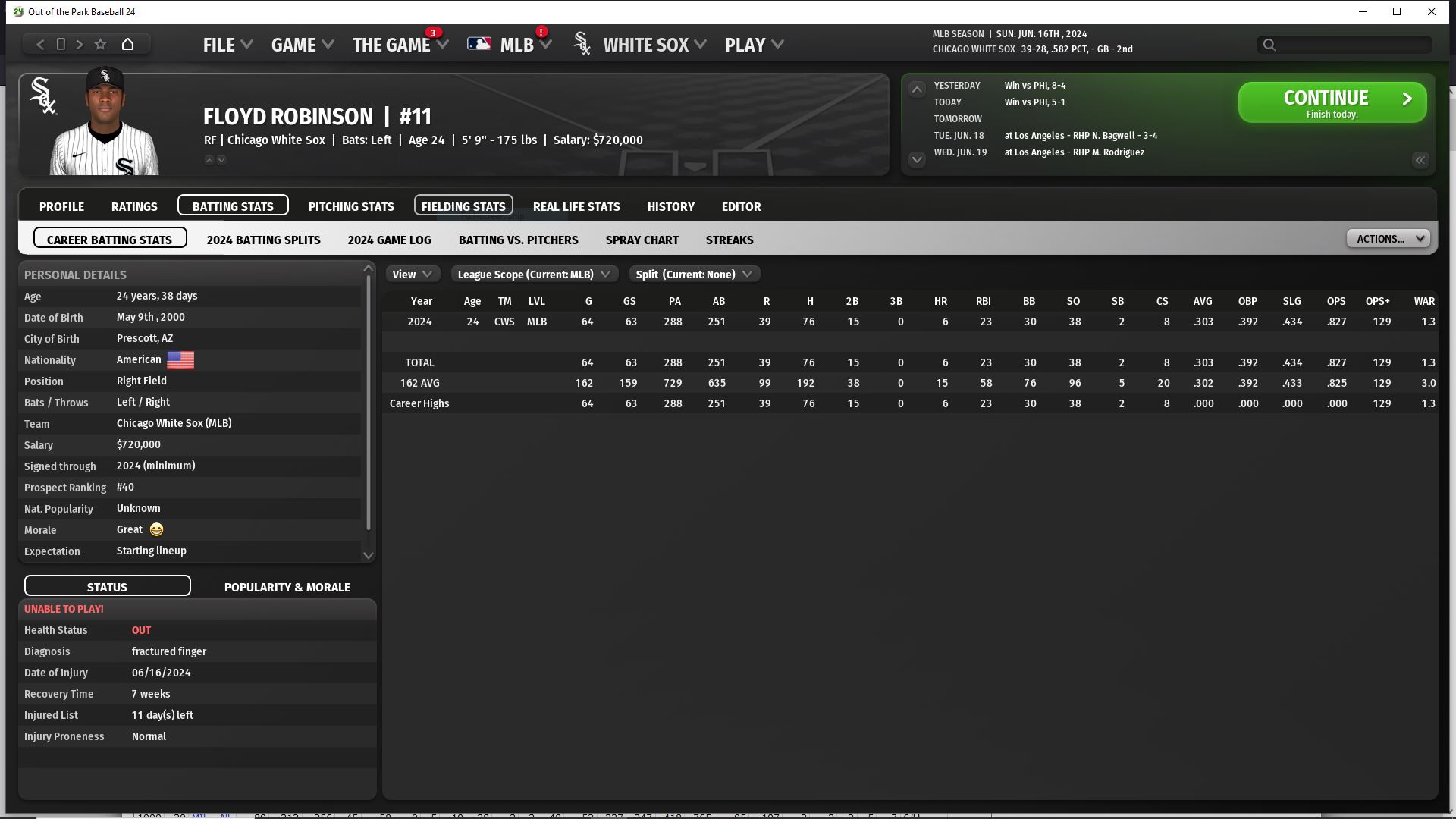Screen dimensions: 1456x819
Task: Open the Play menu
Action: coord(753,45)
